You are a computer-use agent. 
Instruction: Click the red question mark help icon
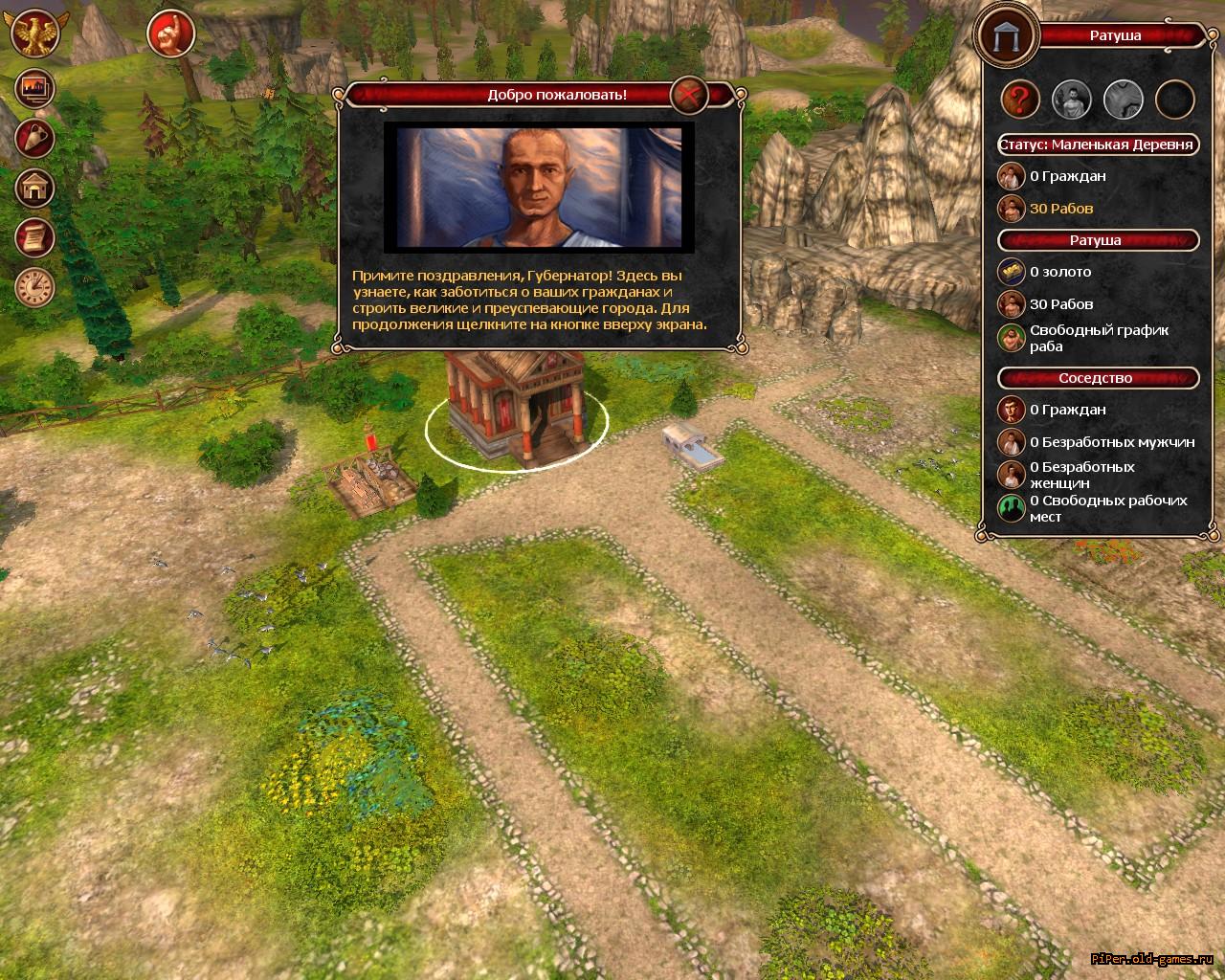click(x=1021, y=98)
